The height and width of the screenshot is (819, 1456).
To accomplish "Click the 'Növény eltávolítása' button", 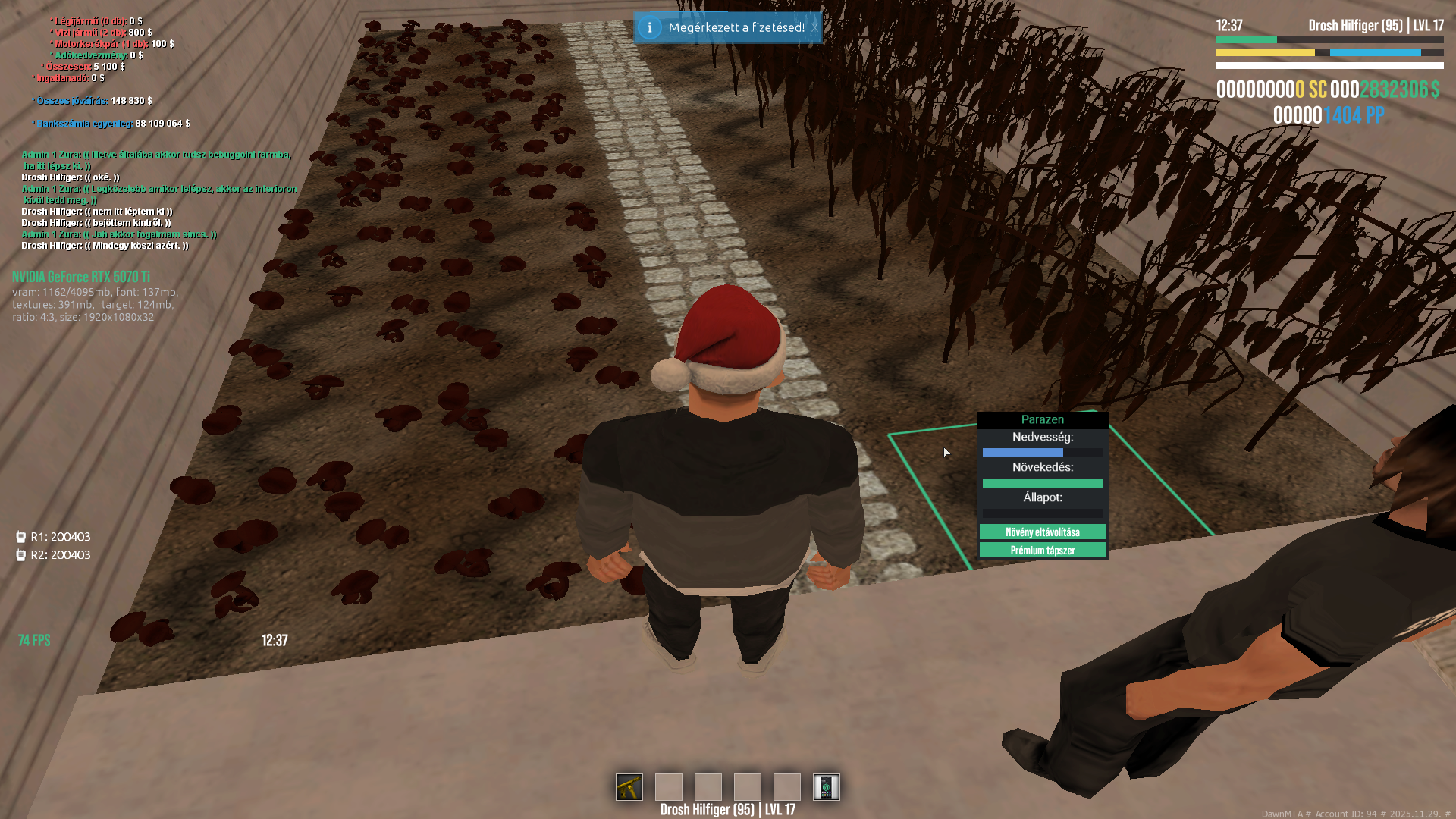I will pyautogui.click(x=1043, y=532).
